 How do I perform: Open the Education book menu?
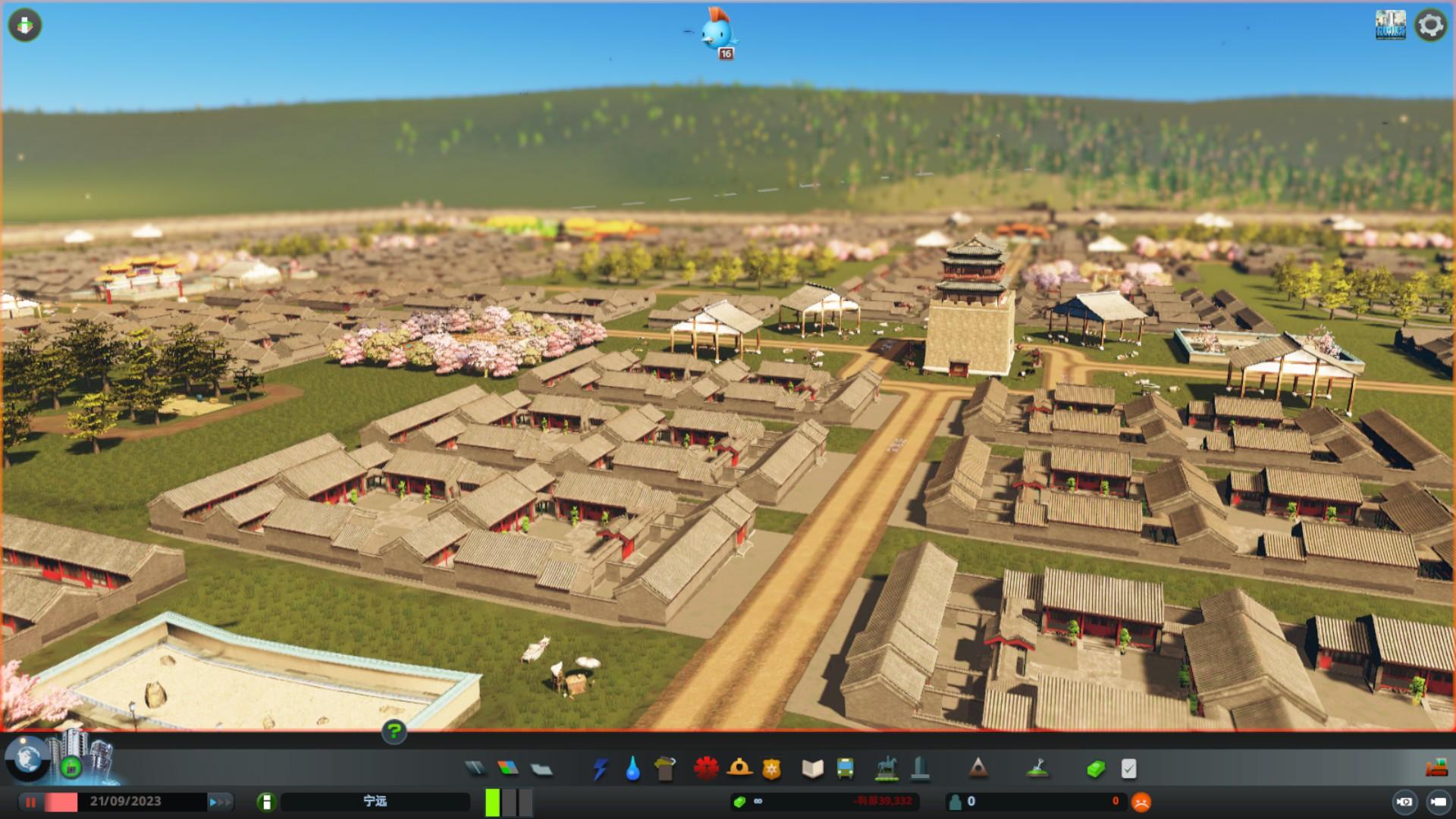coord(812,769)
